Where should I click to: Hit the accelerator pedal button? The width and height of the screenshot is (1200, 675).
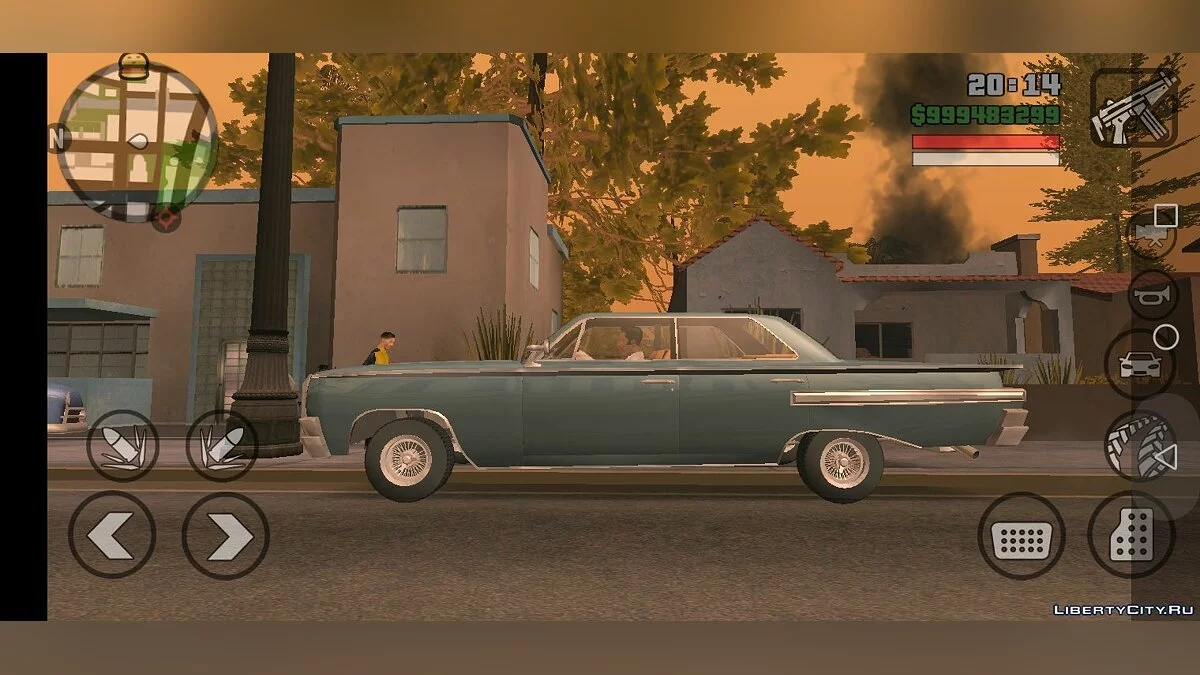(1131, 535)
